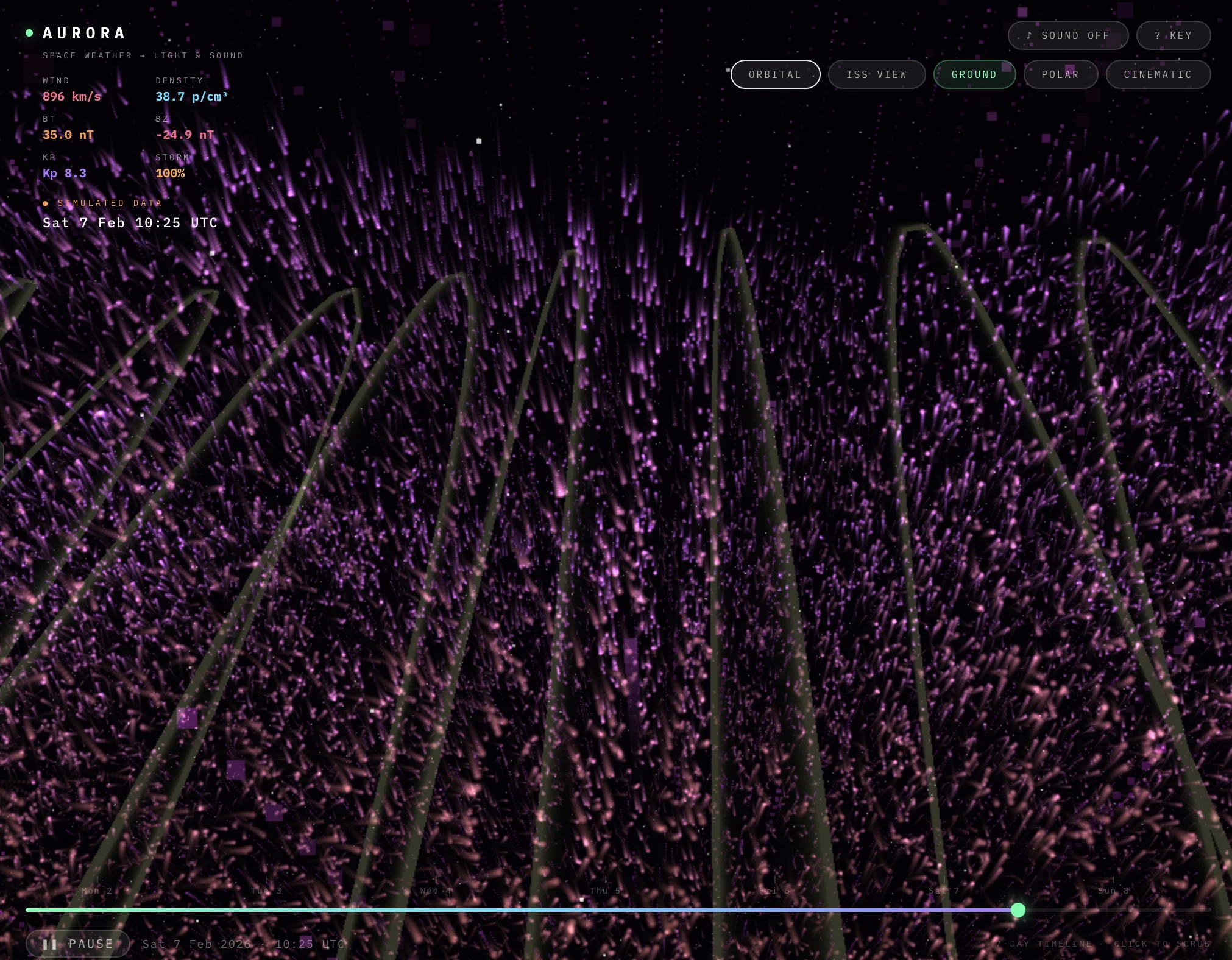Click the green timeline scrubber handle

point(1018,910)
